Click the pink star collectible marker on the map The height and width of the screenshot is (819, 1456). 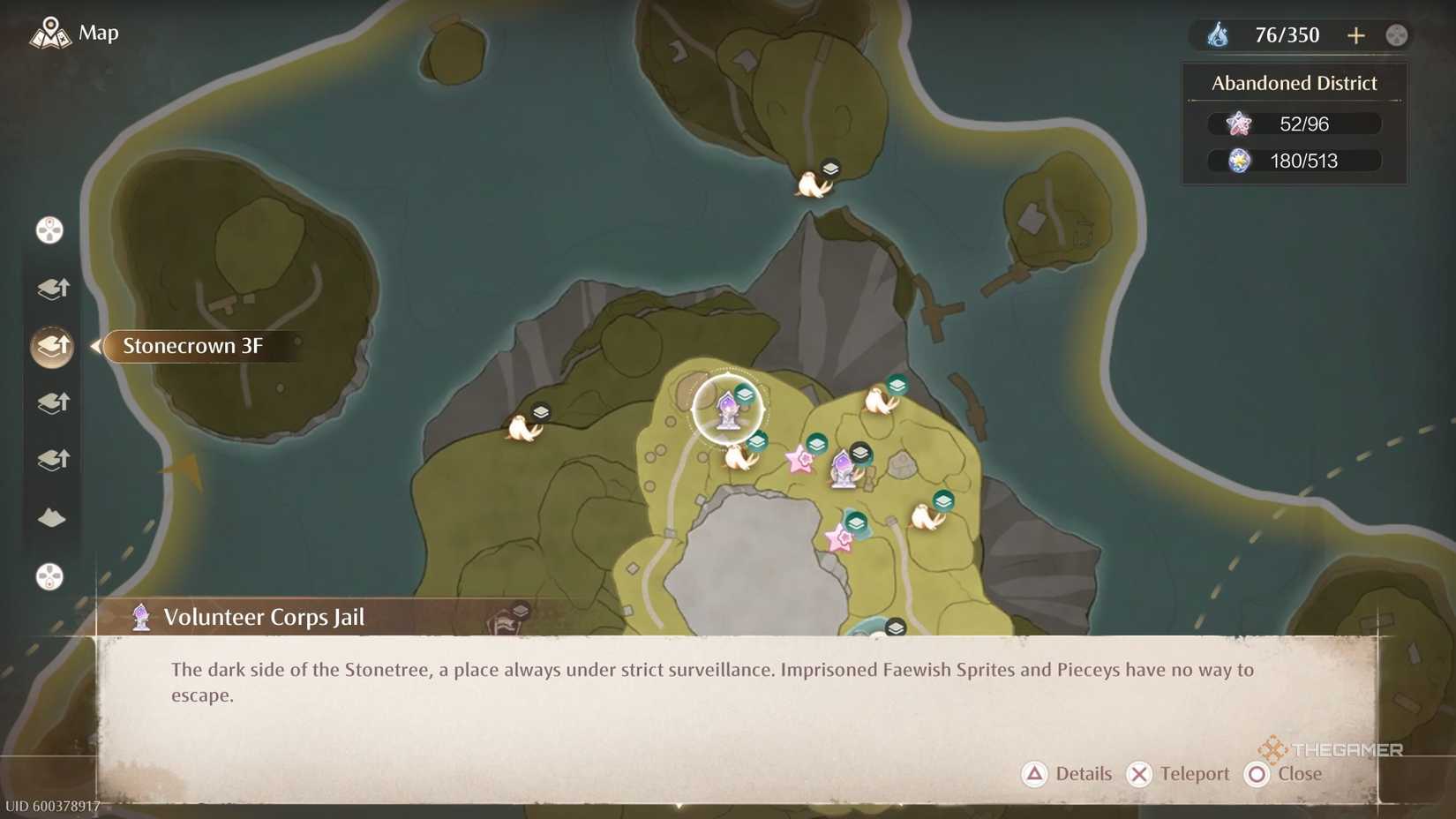(800, 459)
